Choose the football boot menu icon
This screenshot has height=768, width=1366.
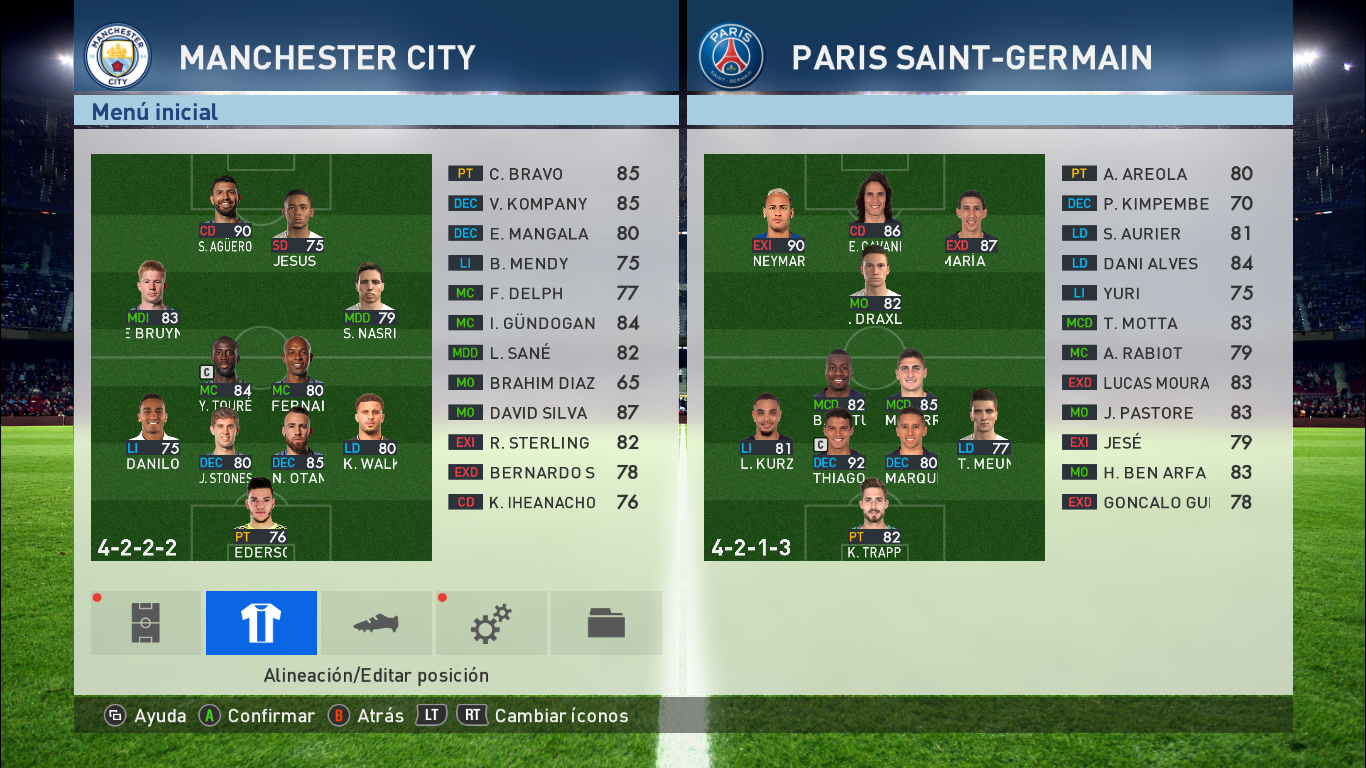click(x=376, y=623)
